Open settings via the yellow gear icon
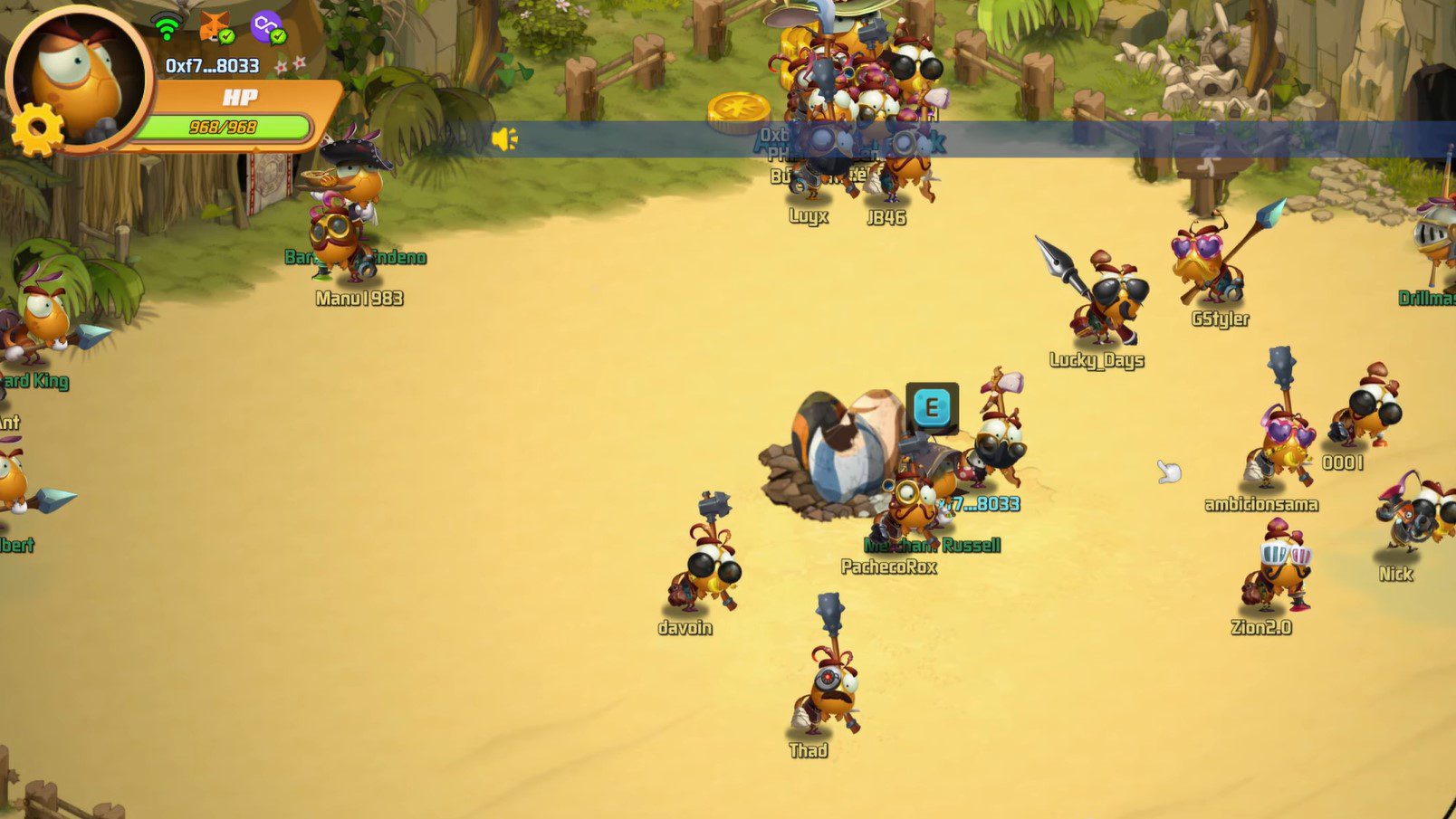Screen dimensions: 1456x819 (37, 130)
